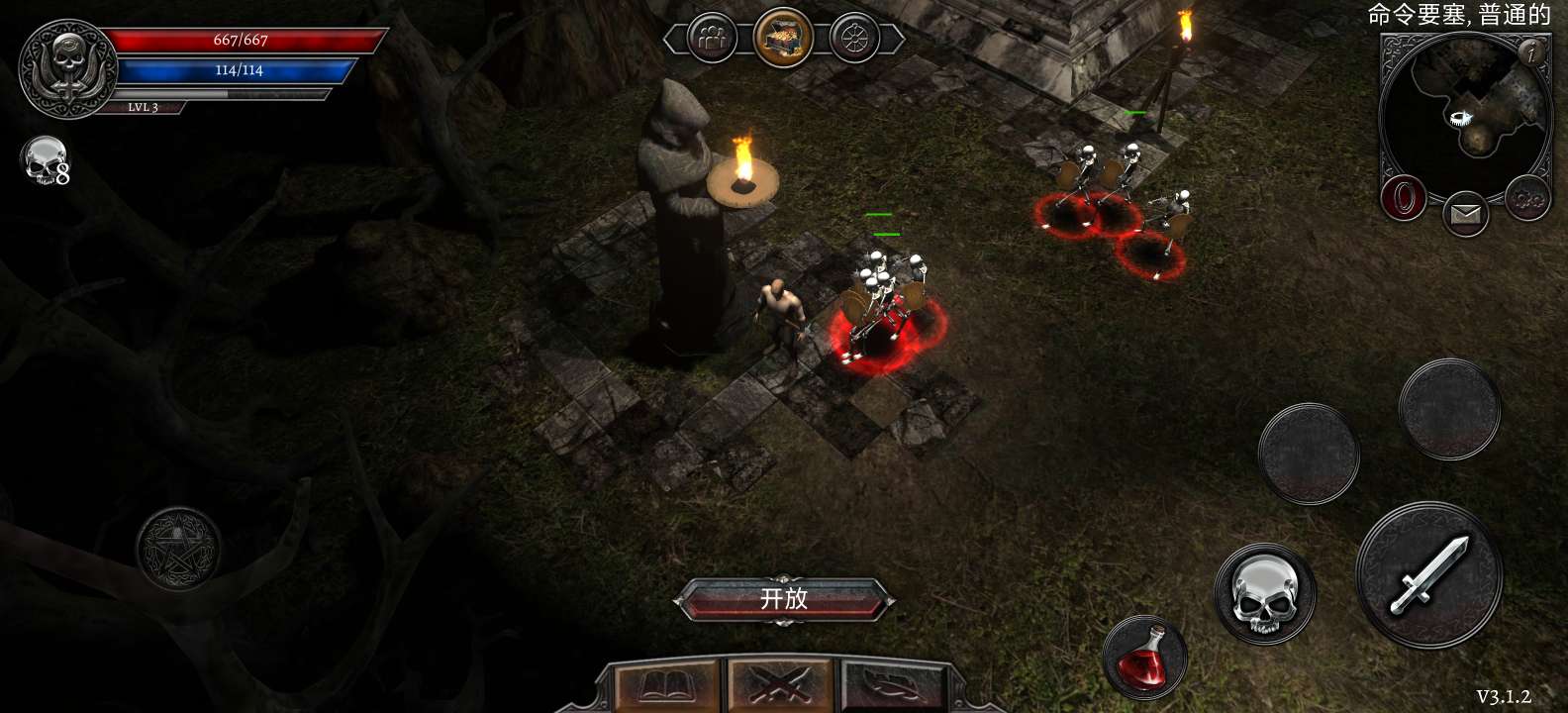
Task: Open the mail envelope button
Action: click(x=1465, y=214)
